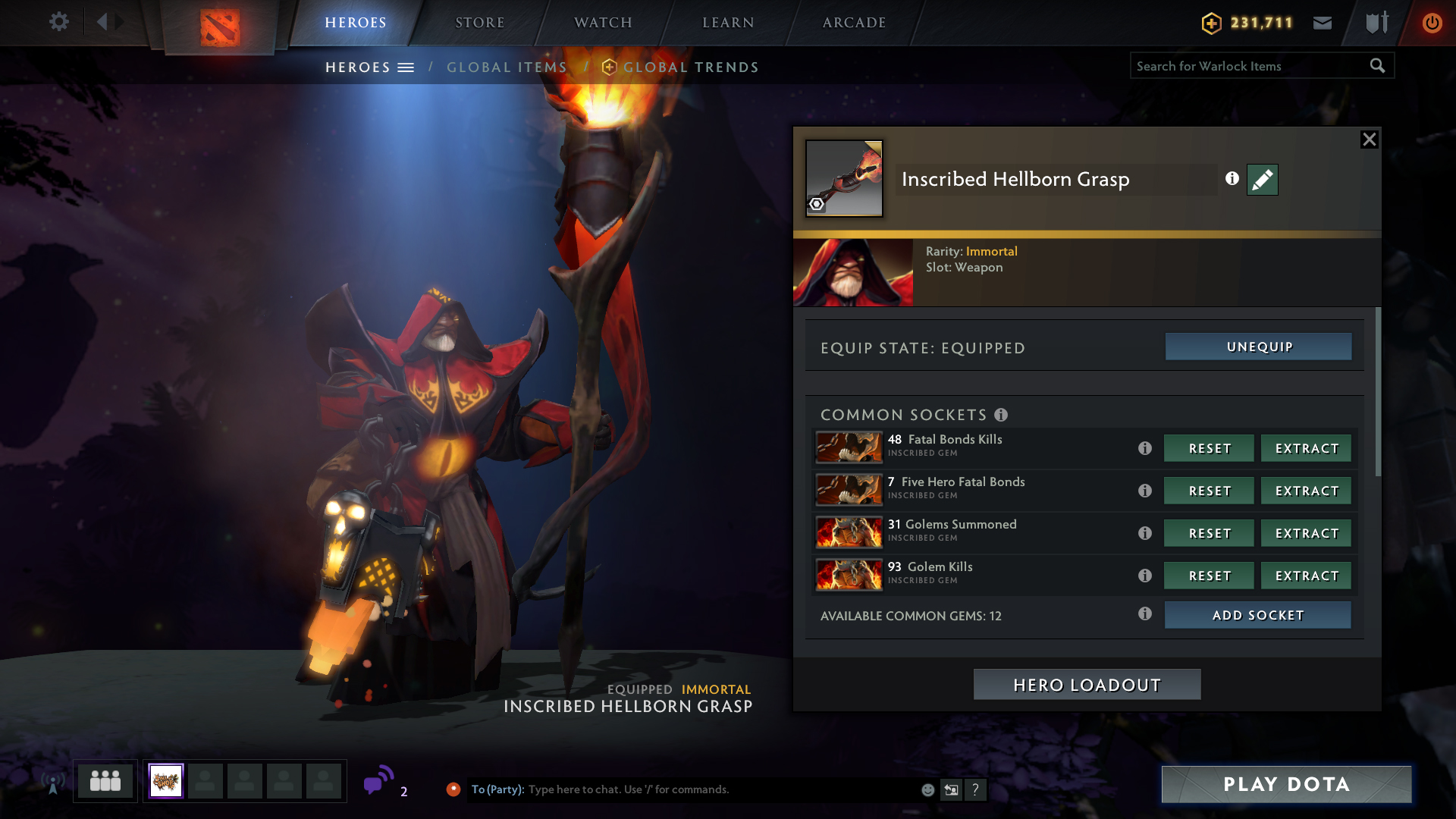Add a socket to the item

pyautogui.click(x=1257, y=615)
